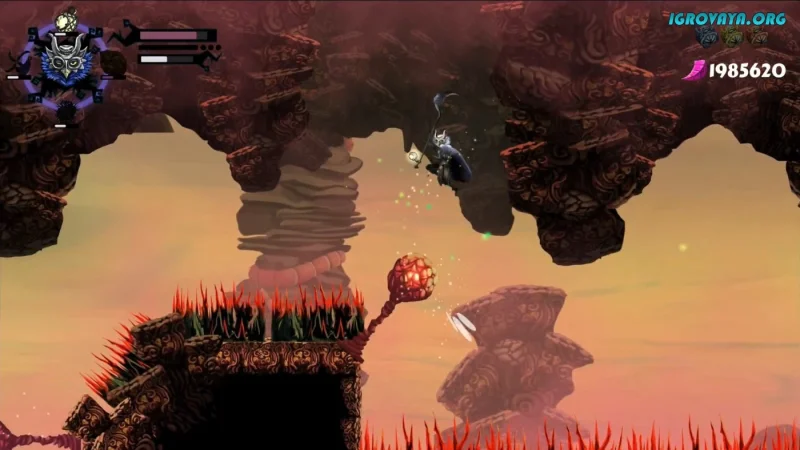Click the owl mask emblem
This screenshot has height=450, width=800.
pos(66,63)
